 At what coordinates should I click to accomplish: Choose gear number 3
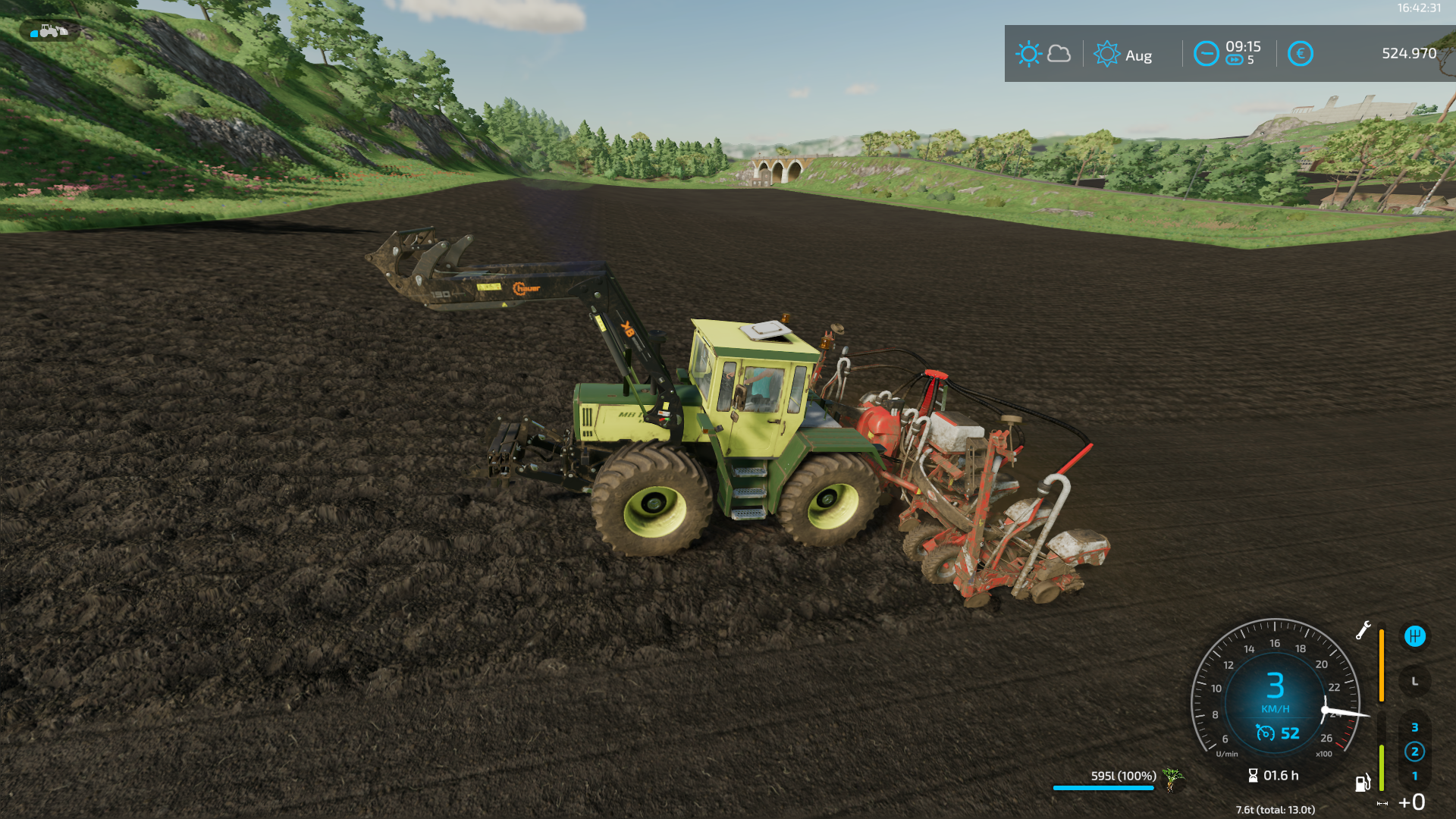[x=1414, y=728]
